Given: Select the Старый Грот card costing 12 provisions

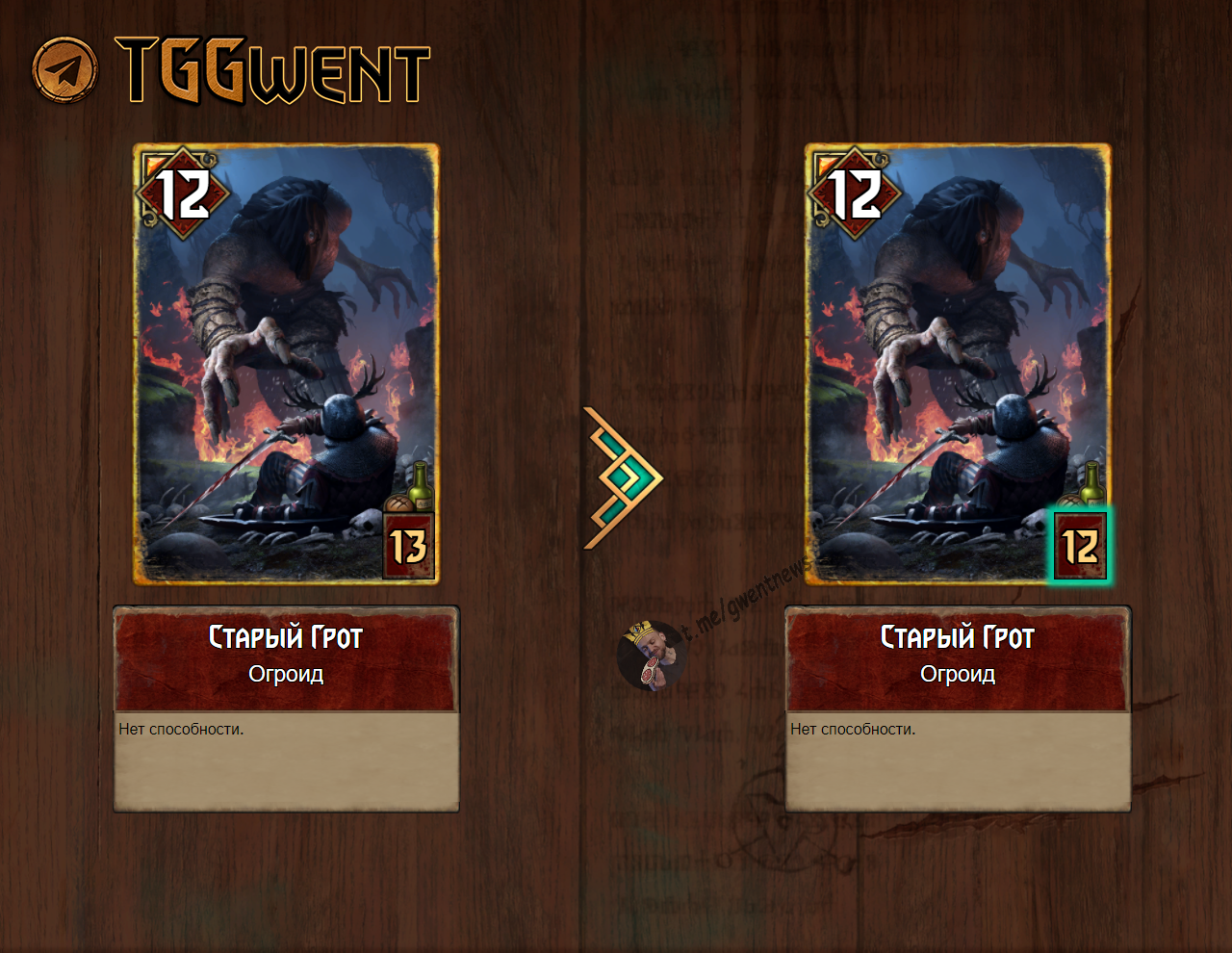Looking at the screenshot, I should (x=958, y=364).
